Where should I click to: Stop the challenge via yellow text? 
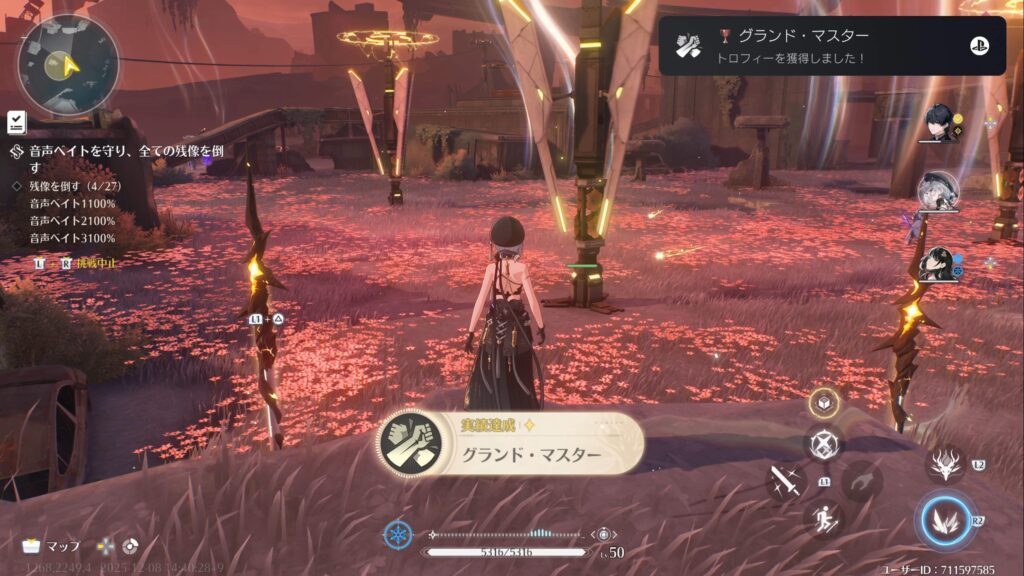97,263
